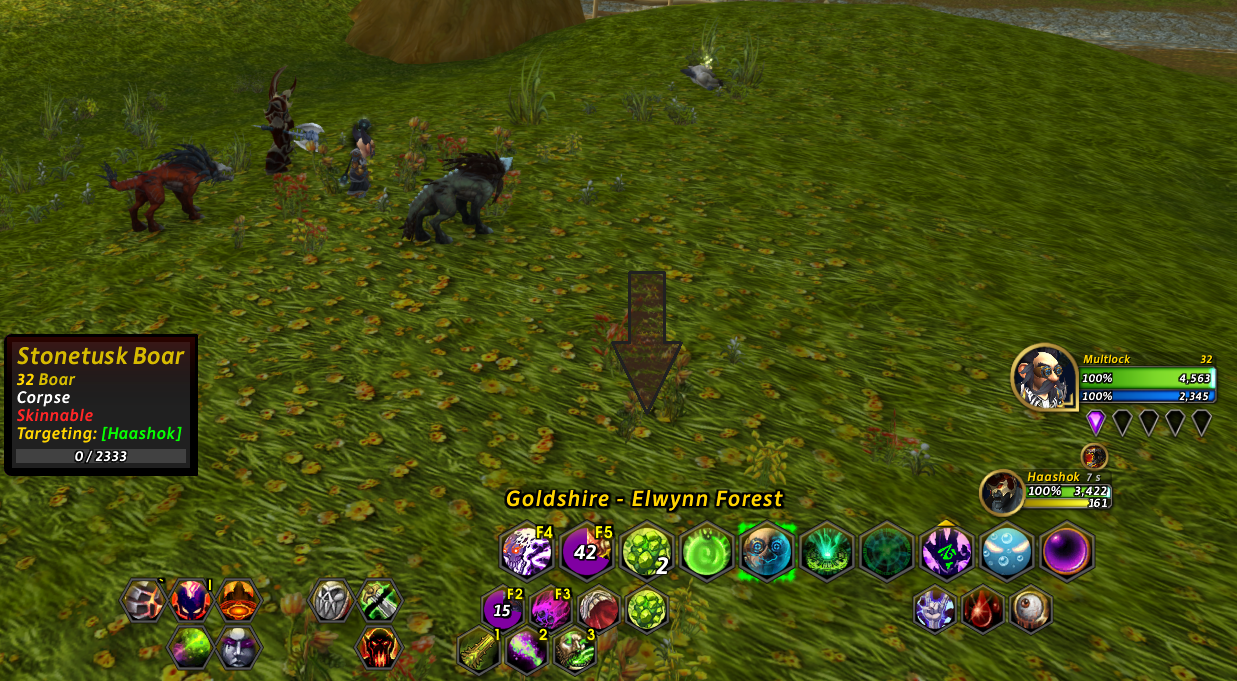Activate the dark purple orb ability
1237x681 pixels.
click(x=1067, y=551)
